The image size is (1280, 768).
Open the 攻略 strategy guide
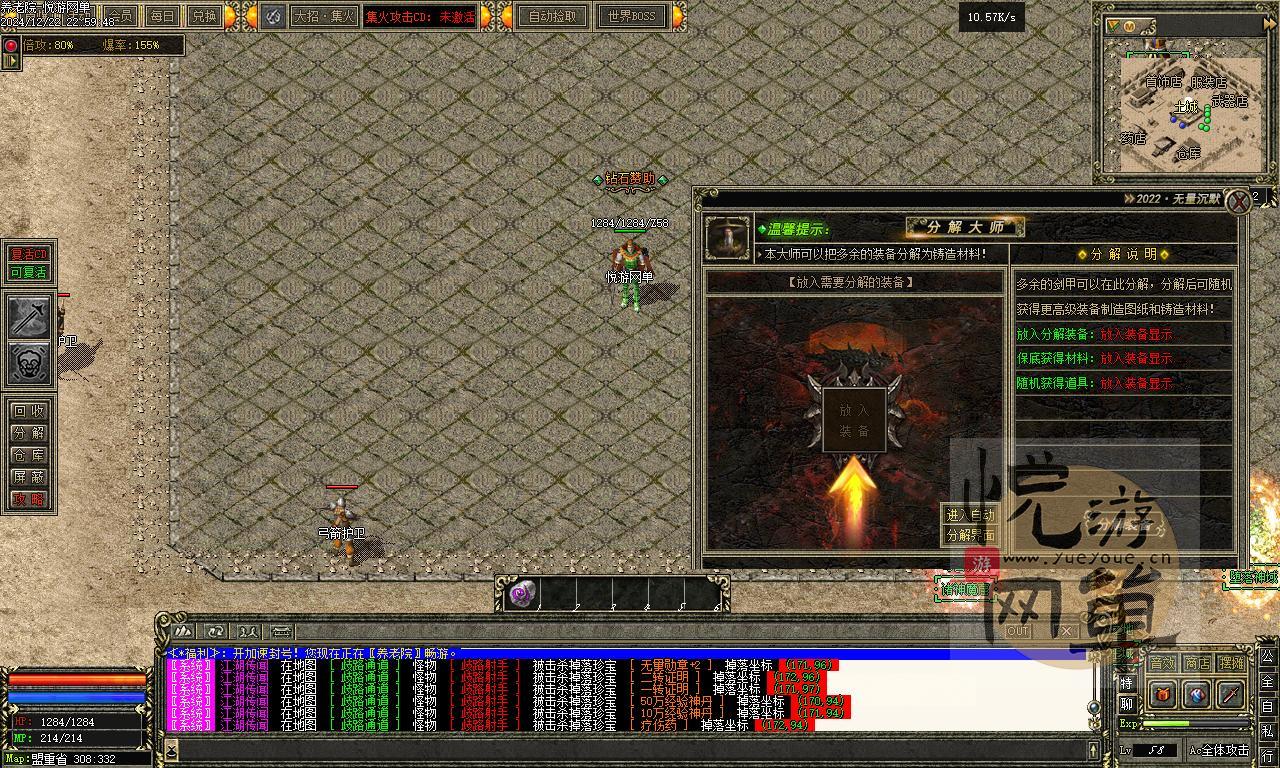(29, 499)
